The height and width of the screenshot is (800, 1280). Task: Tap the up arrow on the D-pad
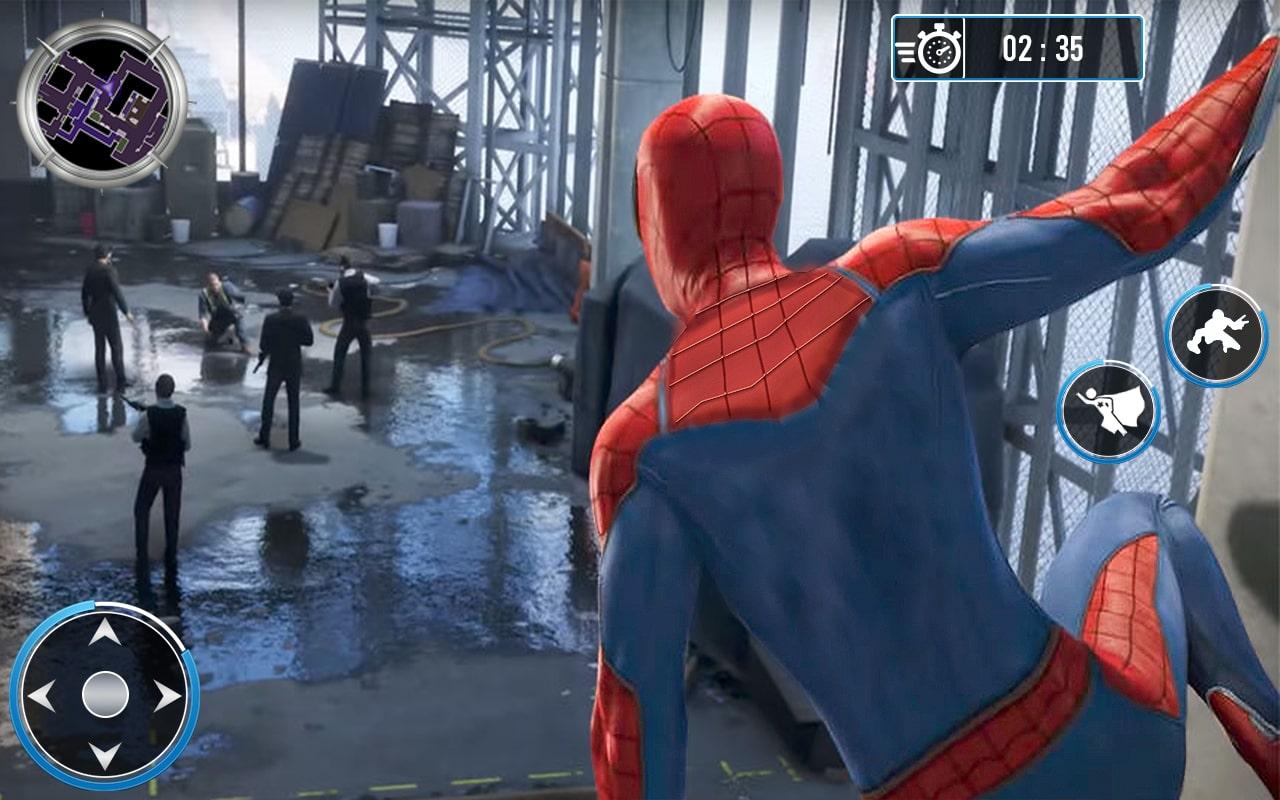click(x=105, y=634)
